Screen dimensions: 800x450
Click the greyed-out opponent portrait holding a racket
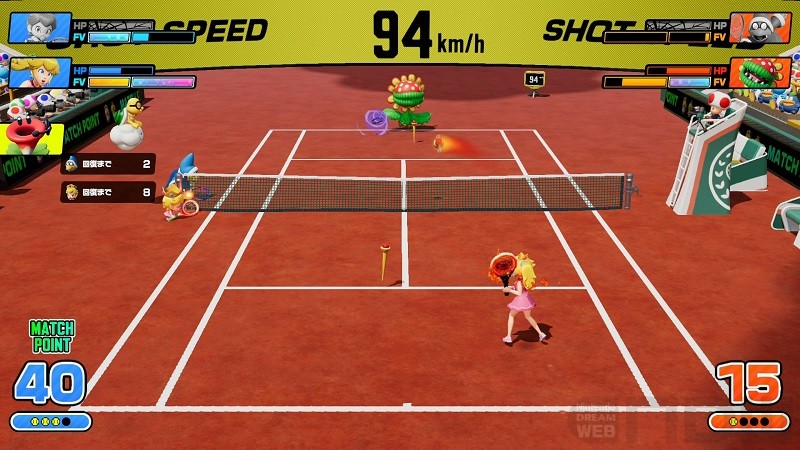pos(759,28)
